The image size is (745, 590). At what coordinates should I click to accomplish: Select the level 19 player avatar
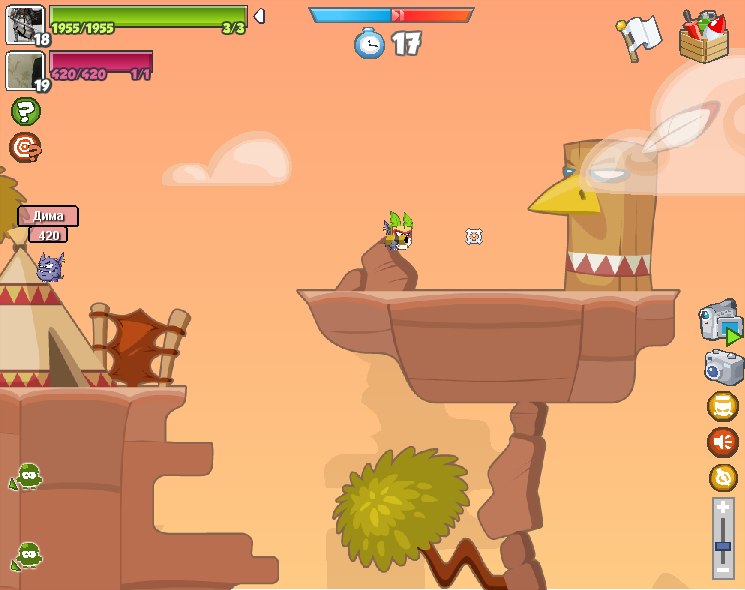(x=25, y=71)
